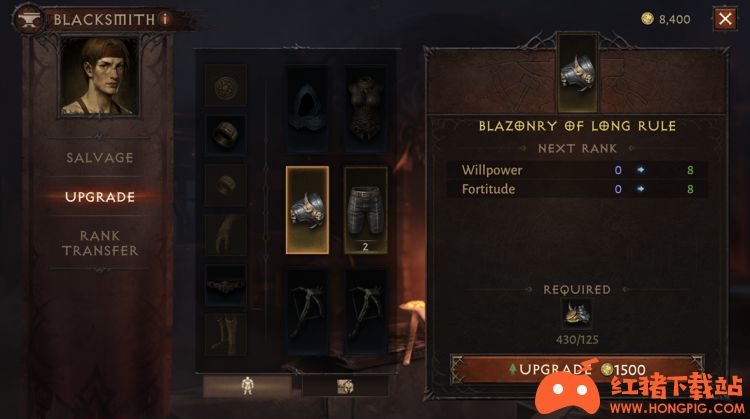Select the amulet slot
The height and width of the screenshot is (419, 750).
point(226,86)
